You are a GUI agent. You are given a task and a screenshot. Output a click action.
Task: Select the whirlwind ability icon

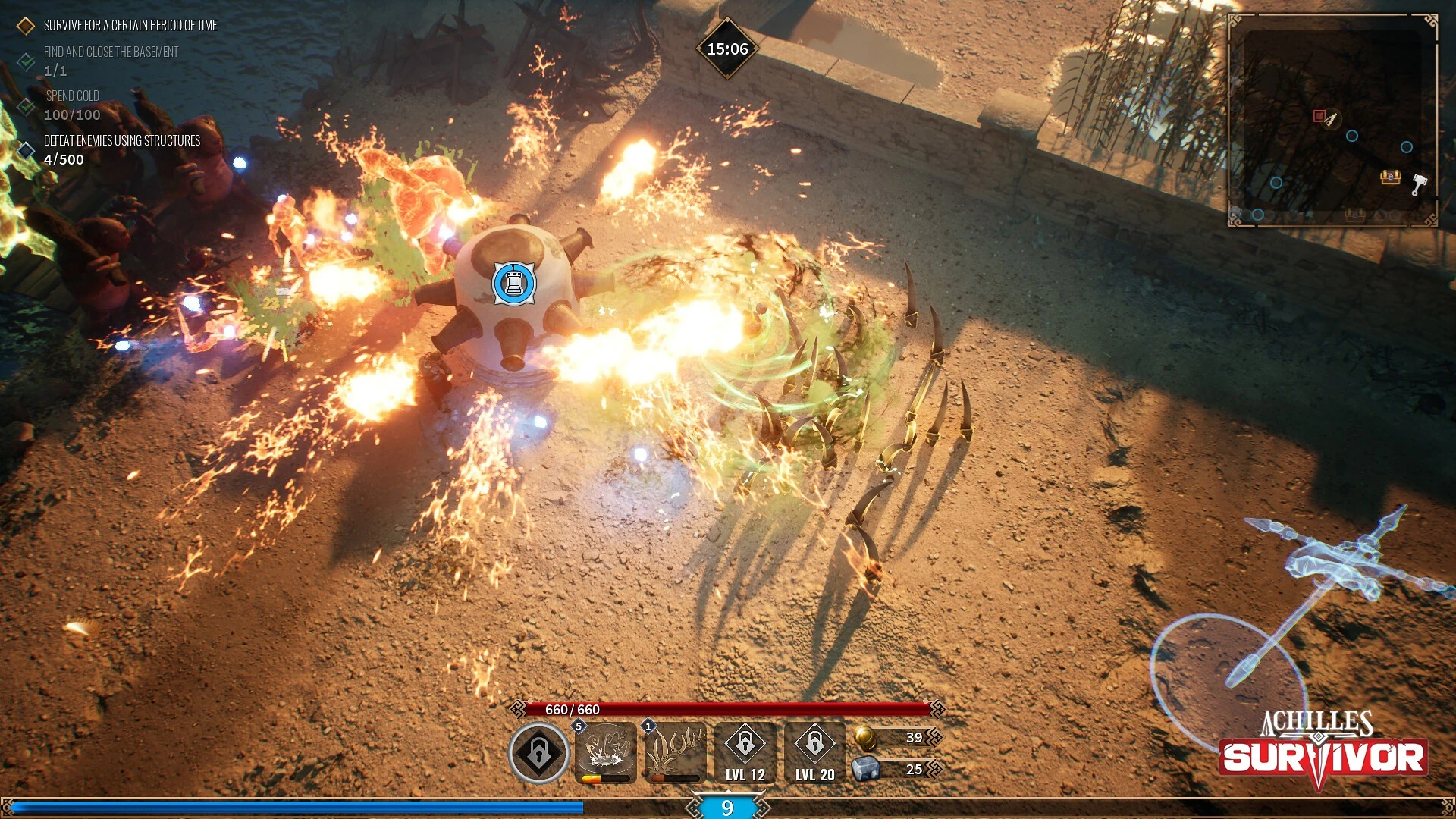(606, 752)
